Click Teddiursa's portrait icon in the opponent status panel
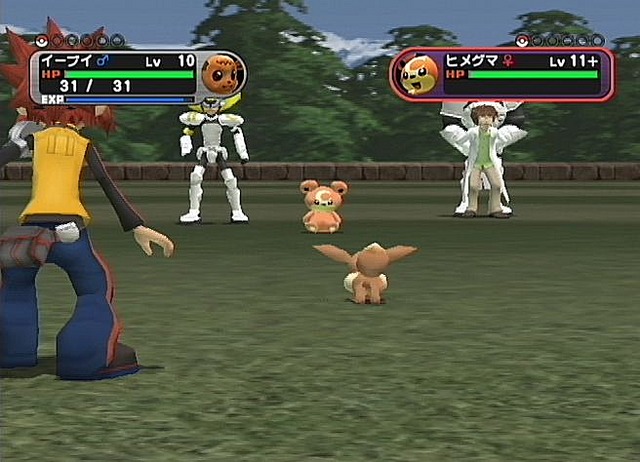640x462 pixels. point(419,73)
